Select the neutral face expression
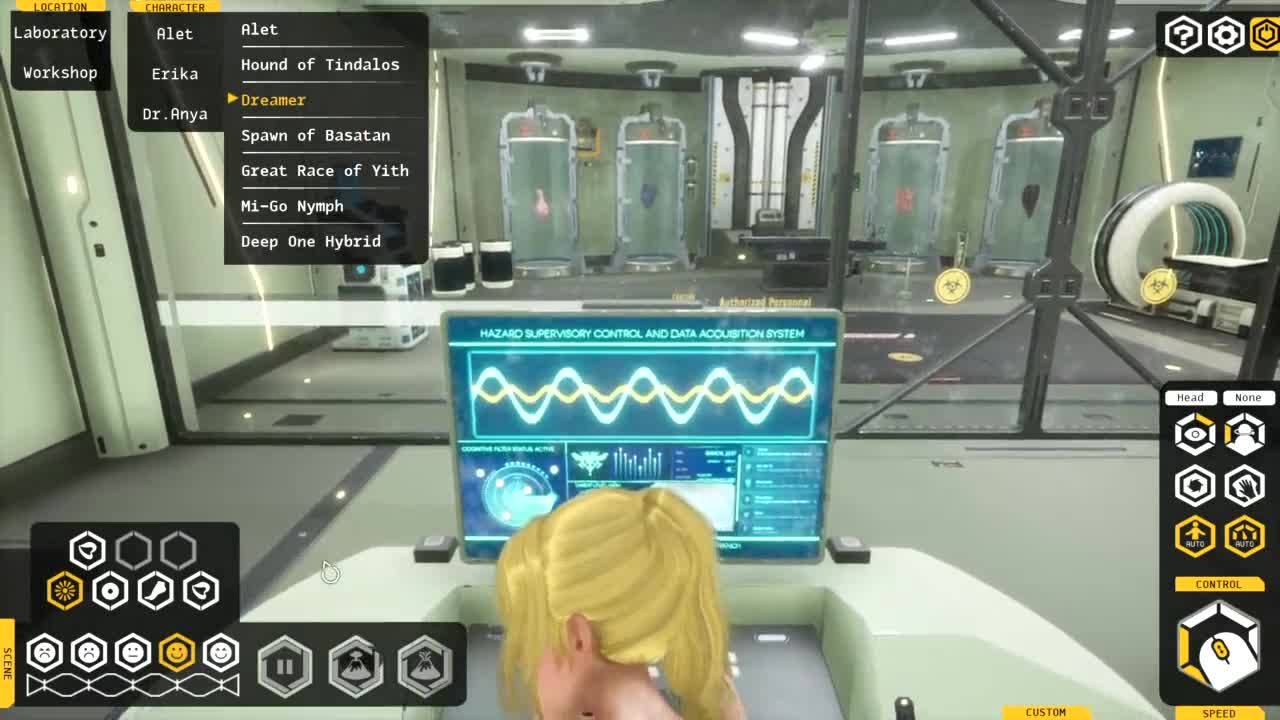This screenshot has height=720, width=1280. click(133, 653)
